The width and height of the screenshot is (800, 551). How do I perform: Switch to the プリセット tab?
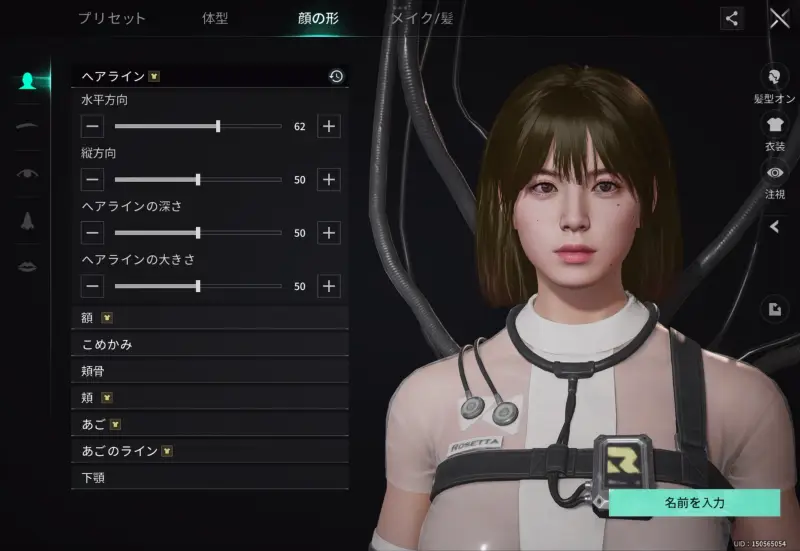(x=111, y=18)
